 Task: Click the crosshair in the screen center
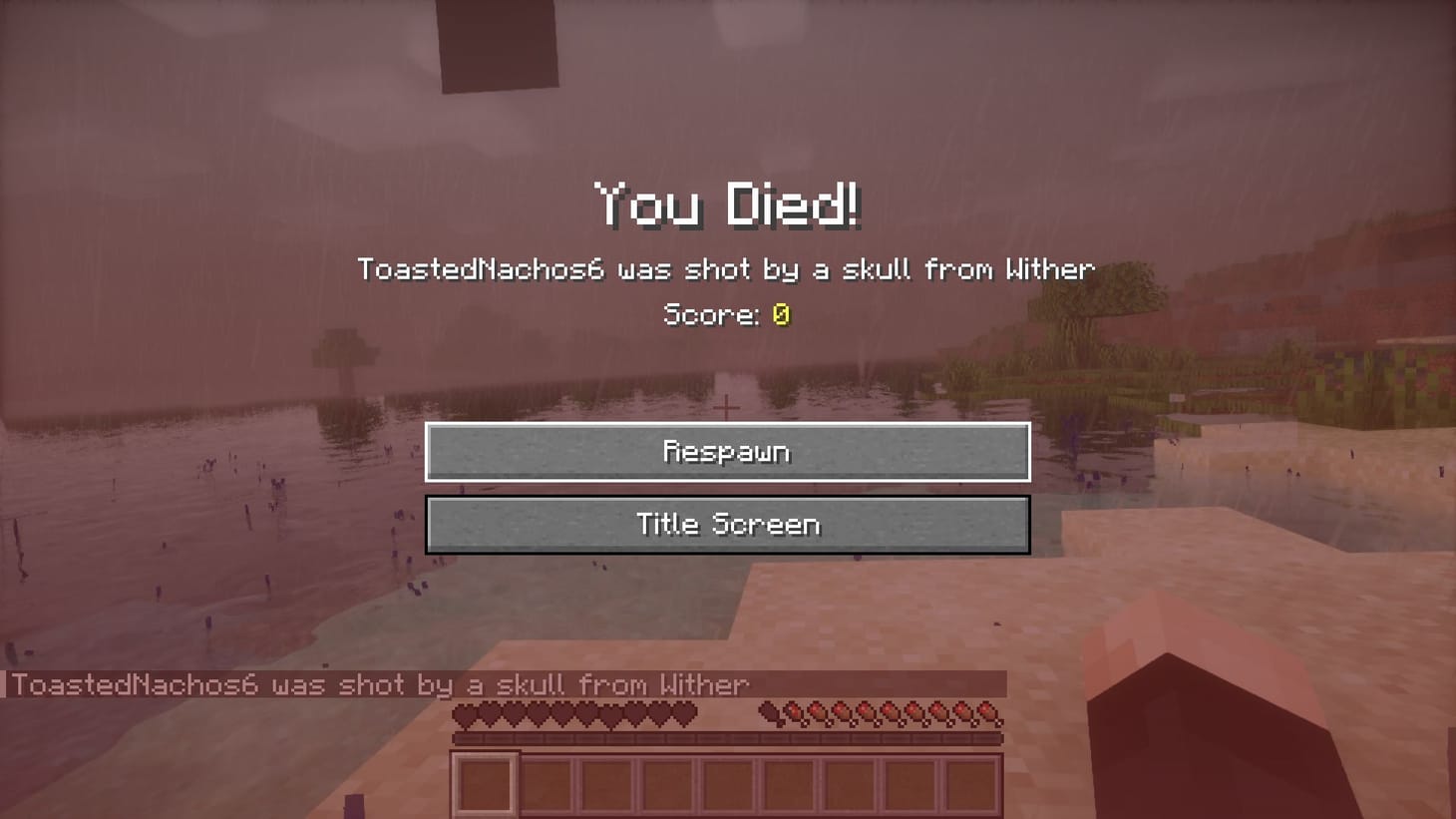click(728, 407)
